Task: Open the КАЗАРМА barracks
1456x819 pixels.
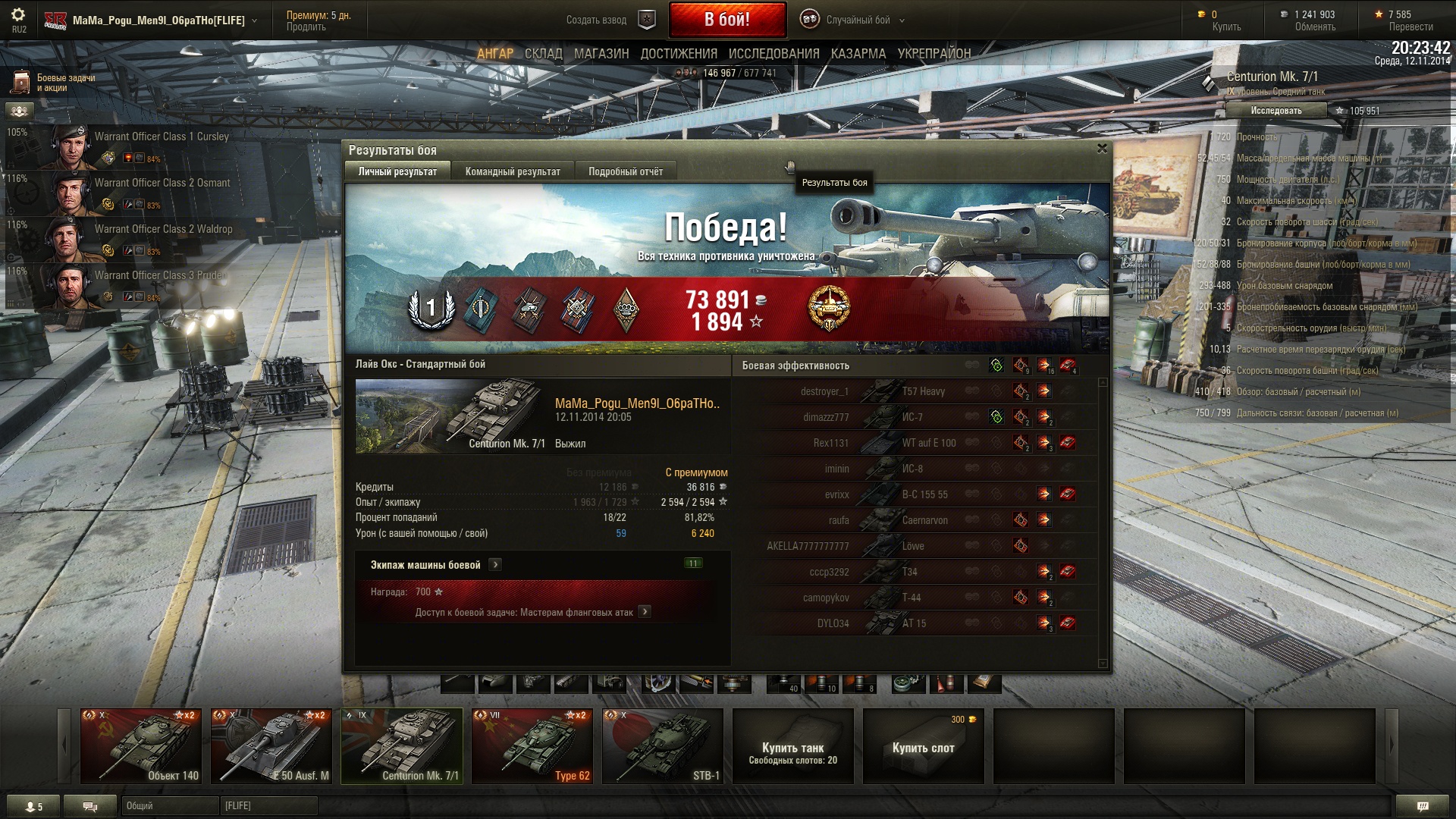Action: tap(858, 54)
